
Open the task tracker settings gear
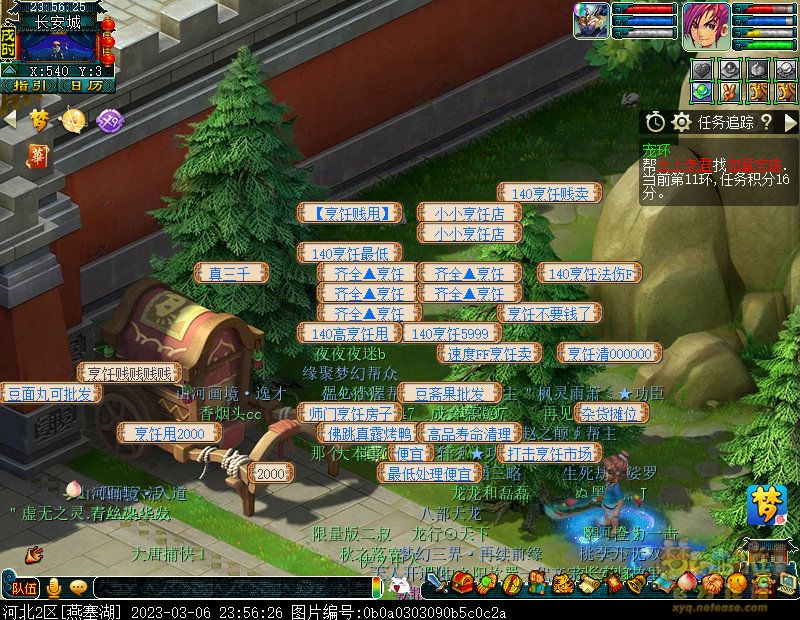pyautogui.click(x=682, y=122)
